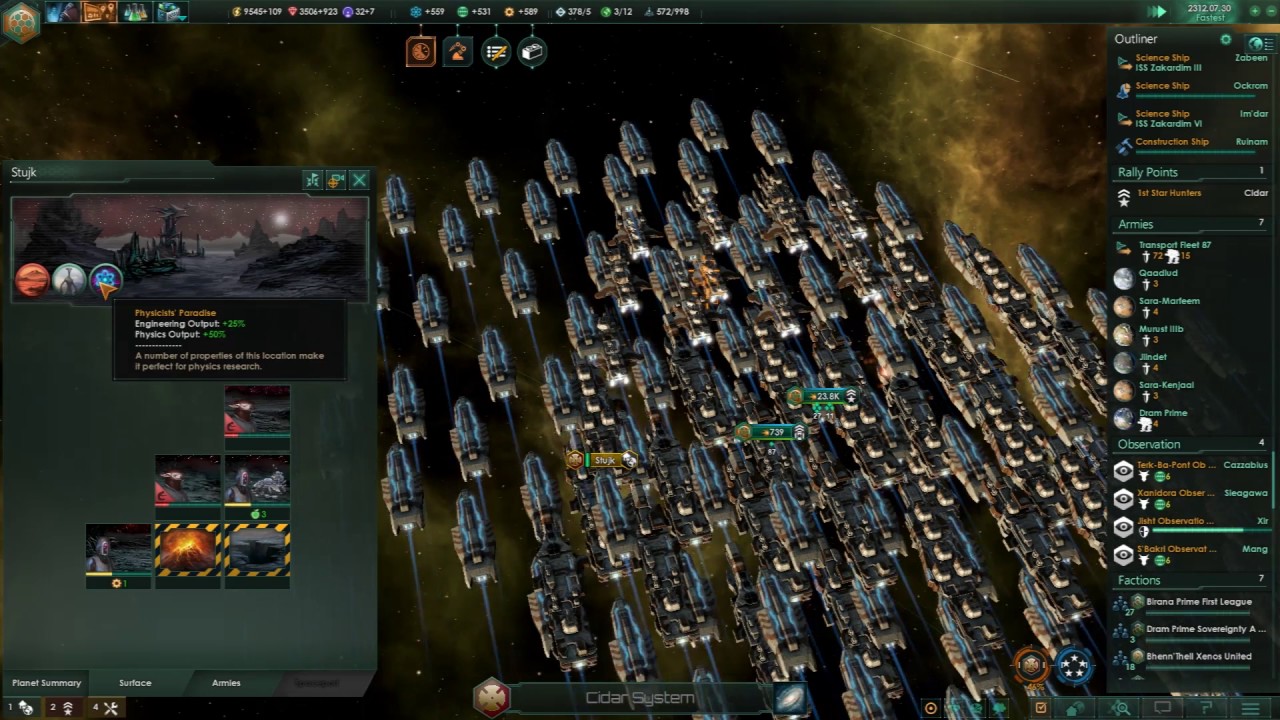This screenshot has width=1280, height=720.
Task: Select Construction Ship in the Outliner
Action: point(1171,142)
